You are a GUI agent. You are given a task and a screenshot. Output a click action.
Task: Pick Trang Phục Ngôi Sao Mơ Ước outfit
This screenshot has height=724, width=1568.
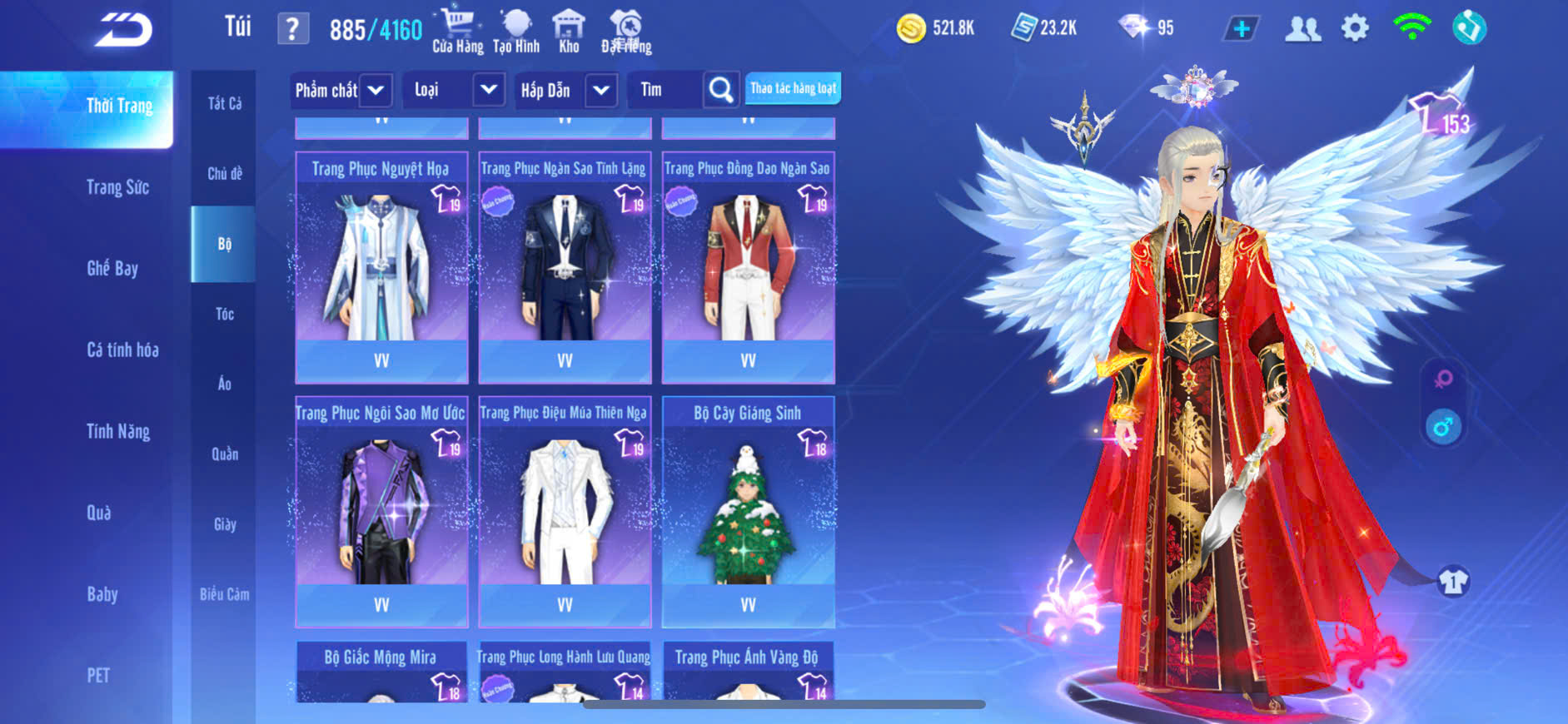tap(381, 511)
